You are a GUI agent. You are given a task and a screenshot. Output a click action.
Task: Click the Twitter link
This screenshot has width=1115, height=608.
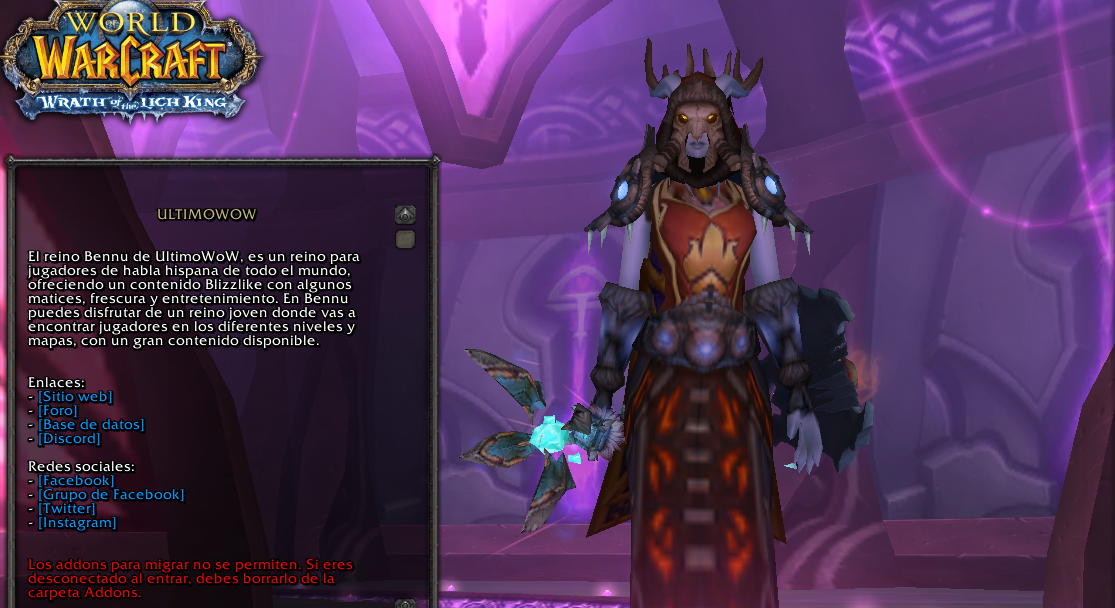click(x=66, y=509)
